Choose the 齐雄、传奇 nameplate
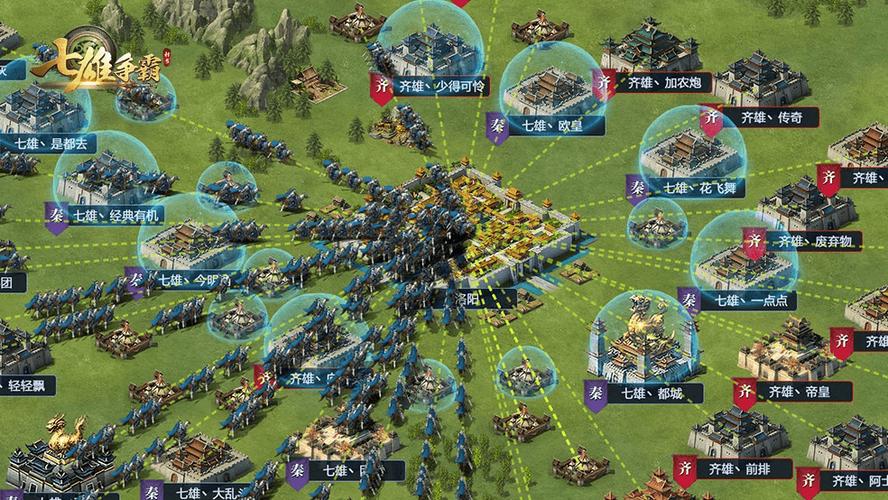 769,117
